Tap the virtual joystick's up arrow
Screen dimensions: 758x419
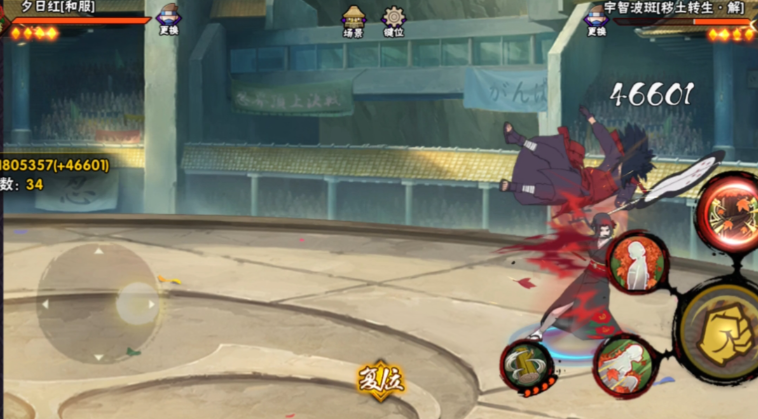tap(98, 250)
